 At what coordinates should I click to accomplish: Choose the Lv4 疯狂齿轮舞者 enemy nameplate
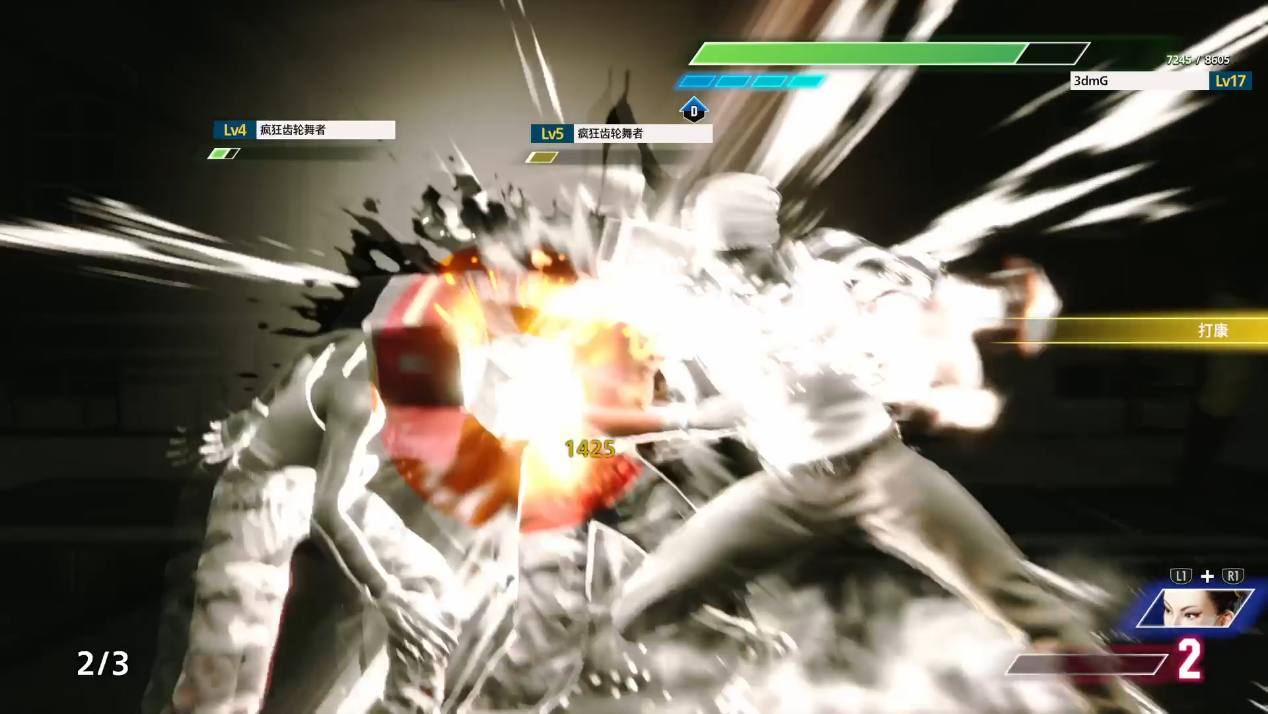[x=304, y=130]
